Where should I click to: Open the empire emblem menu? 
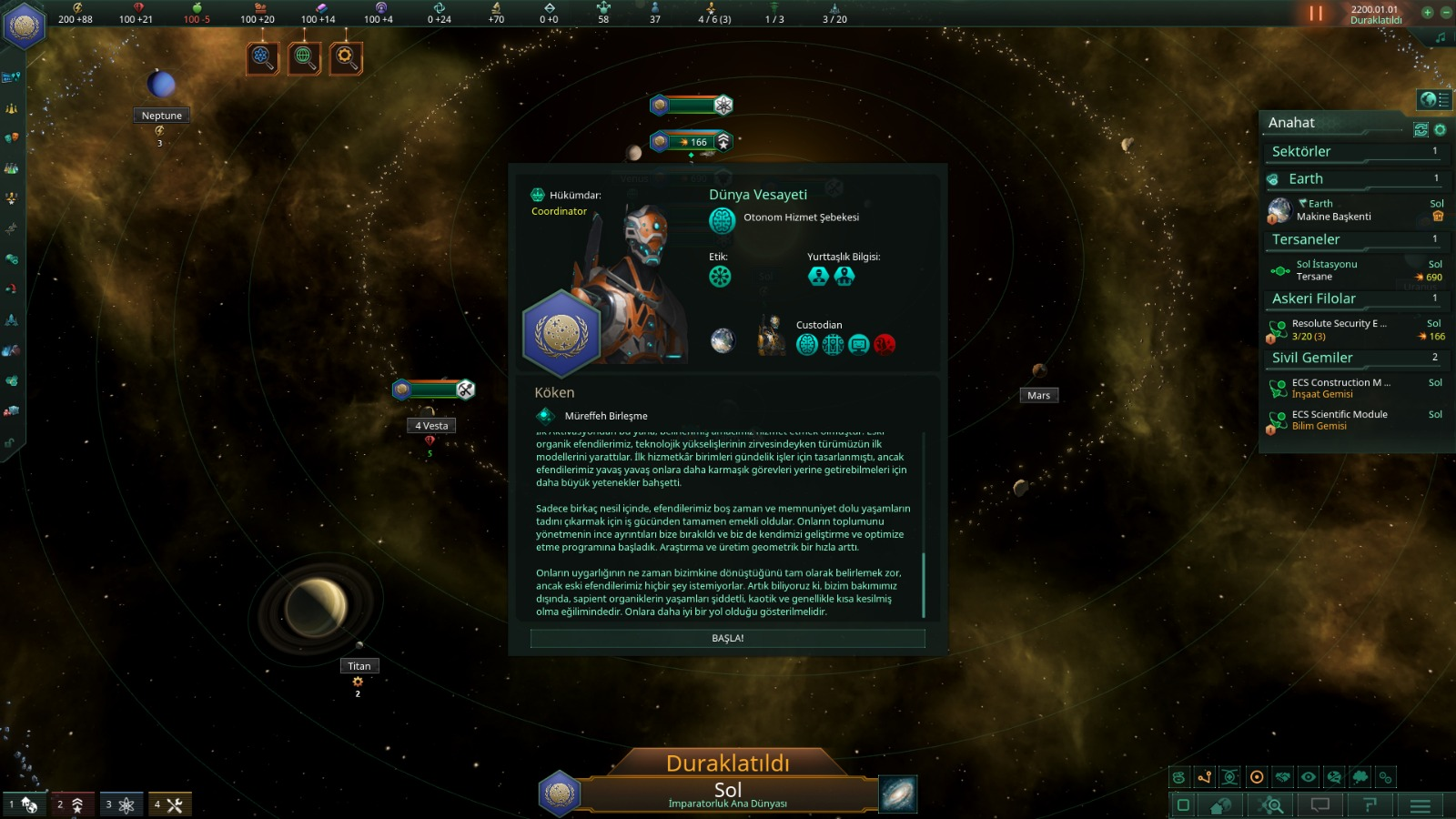click(25, 25)
